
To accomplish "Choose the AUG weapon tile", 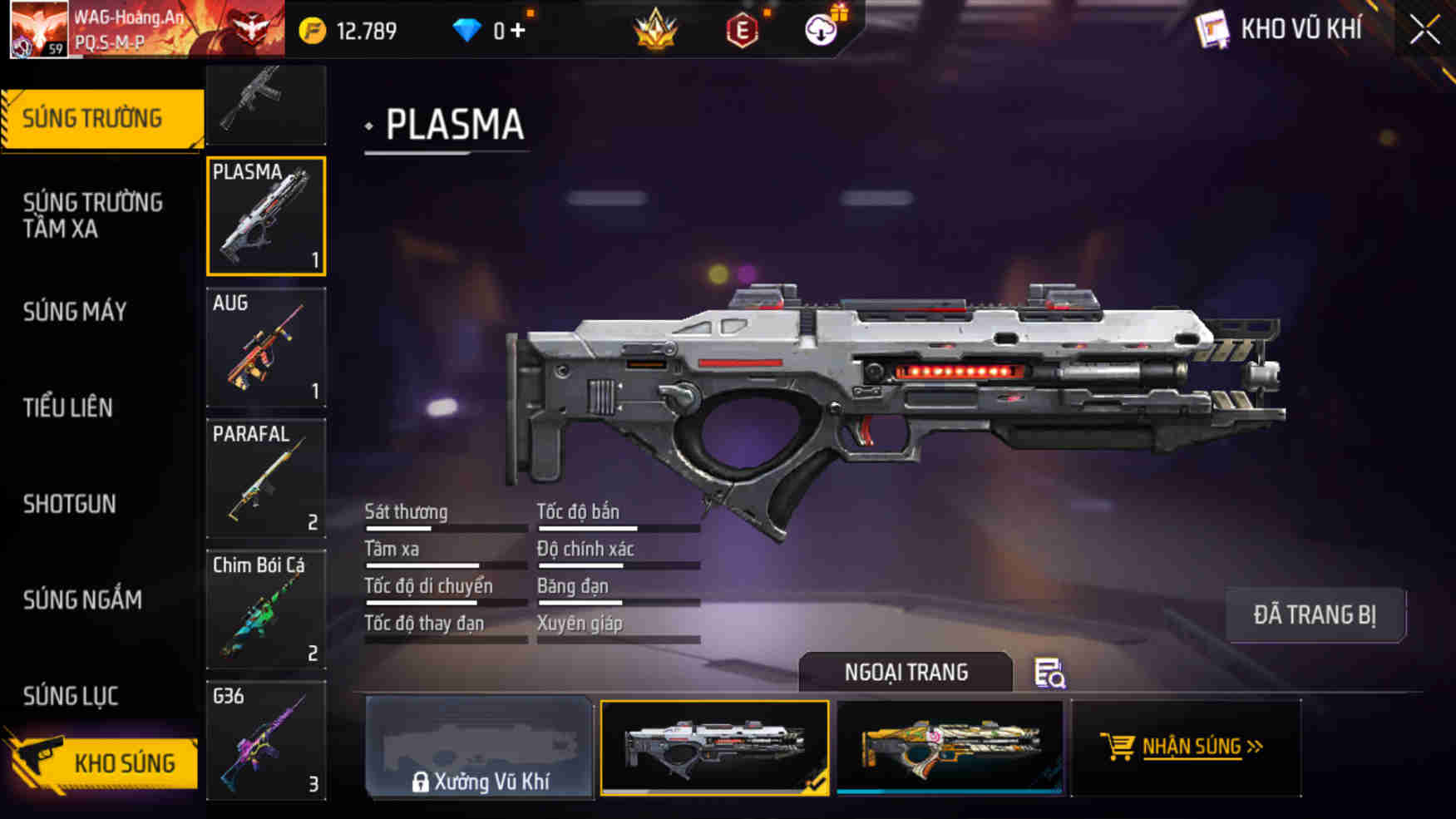I will 266,348.
